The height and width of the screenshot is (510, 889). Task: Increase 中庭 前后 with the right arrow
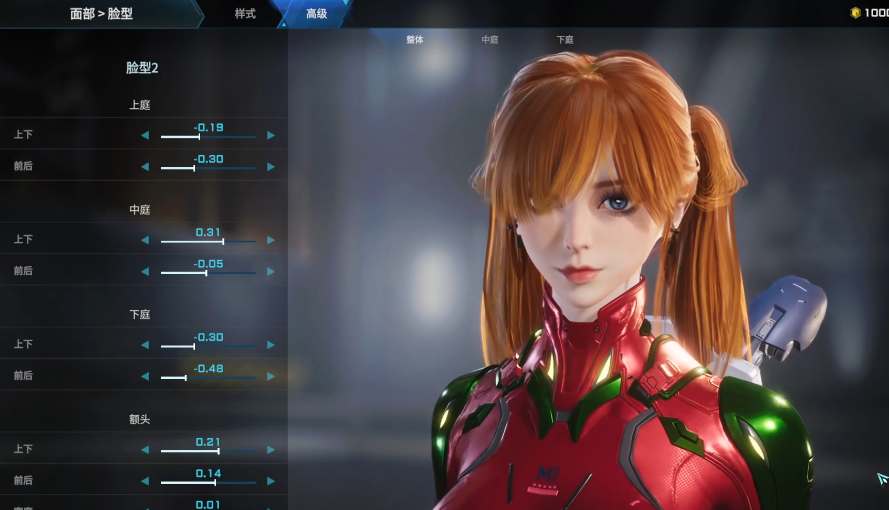coord(271,272)
